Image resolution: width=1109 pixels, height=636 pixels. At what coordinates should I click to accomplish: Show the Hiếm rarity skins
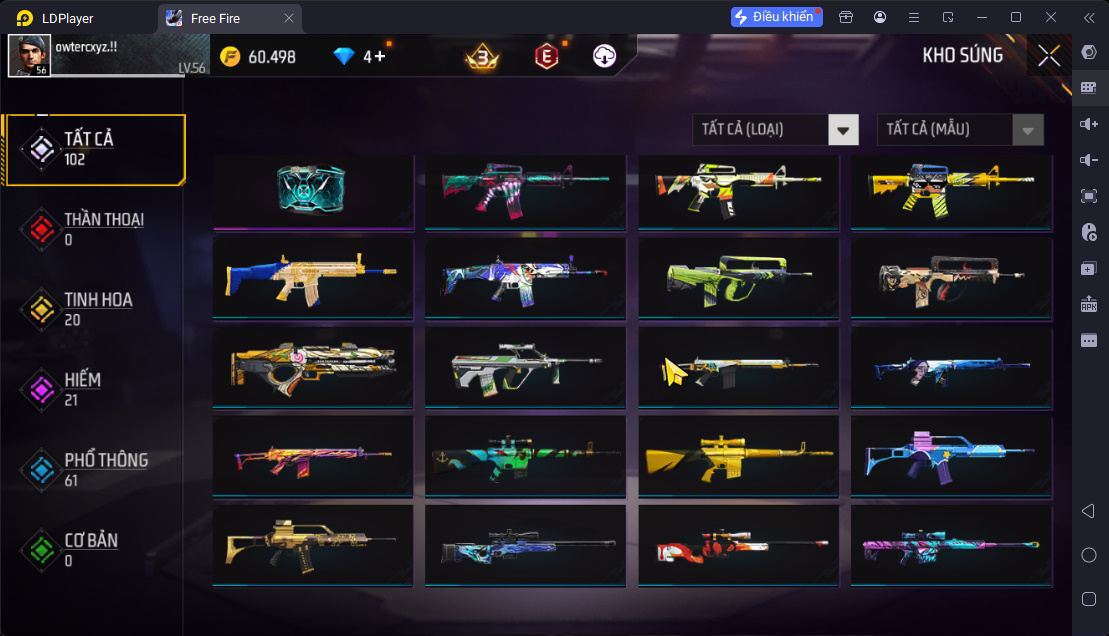(x=93, y=389)
